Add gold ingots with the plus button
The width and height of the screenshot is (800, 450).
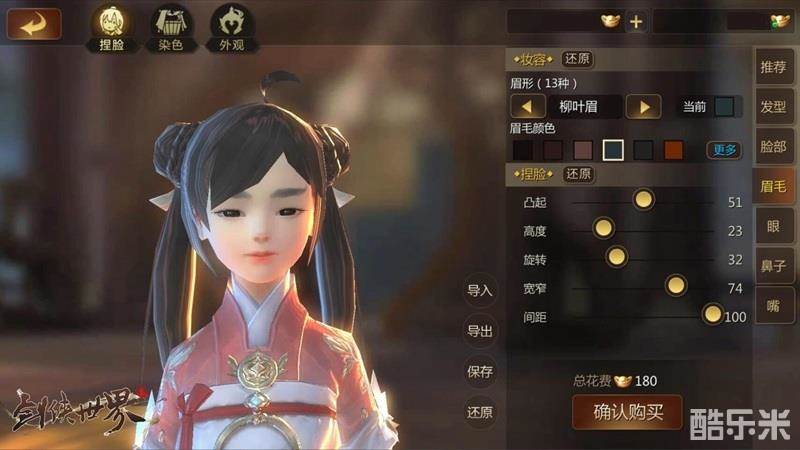pos(636,21)
